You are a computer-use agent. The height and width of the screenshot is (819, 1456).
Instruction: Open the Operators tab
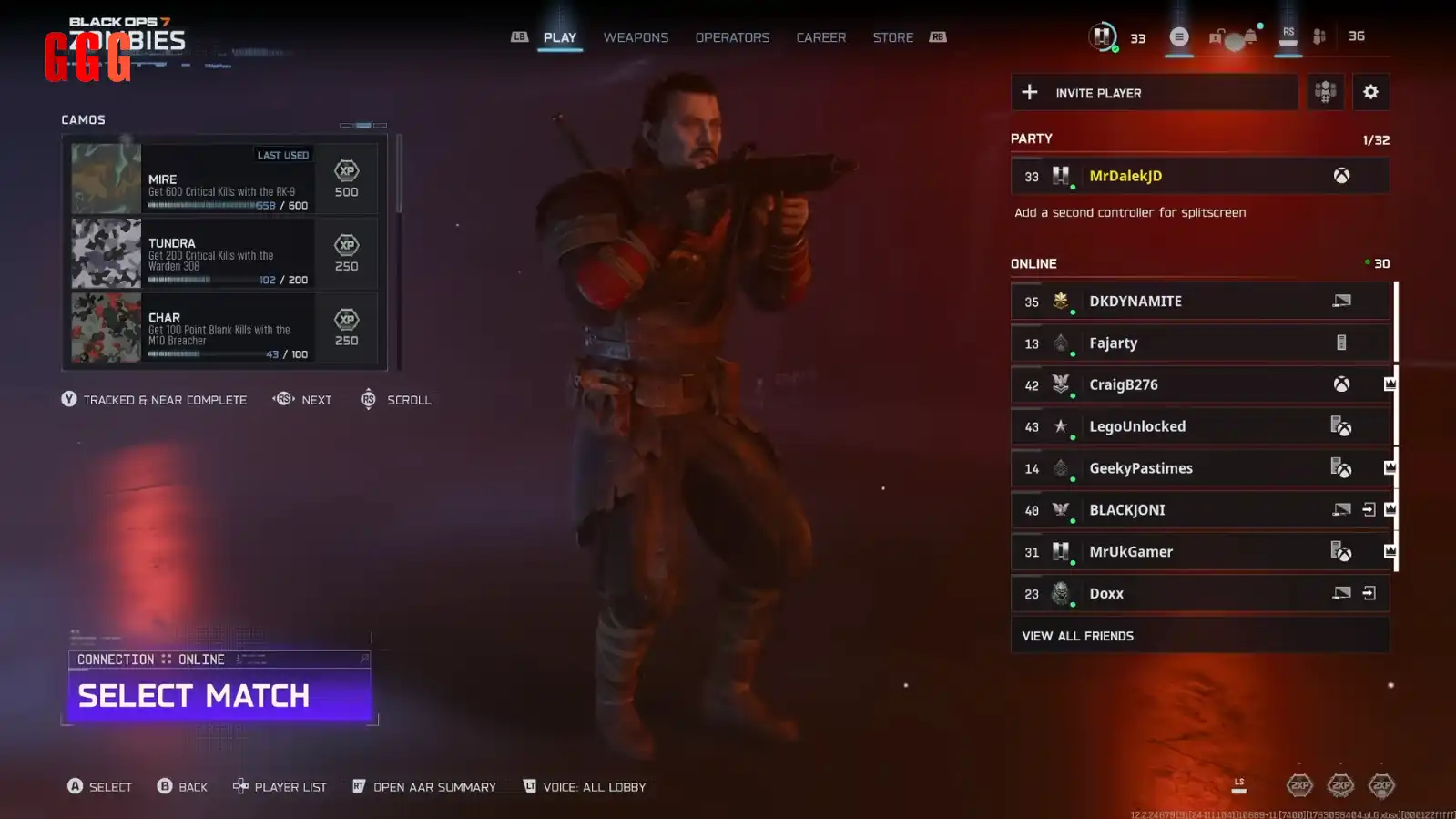click(x=732, y=37)
